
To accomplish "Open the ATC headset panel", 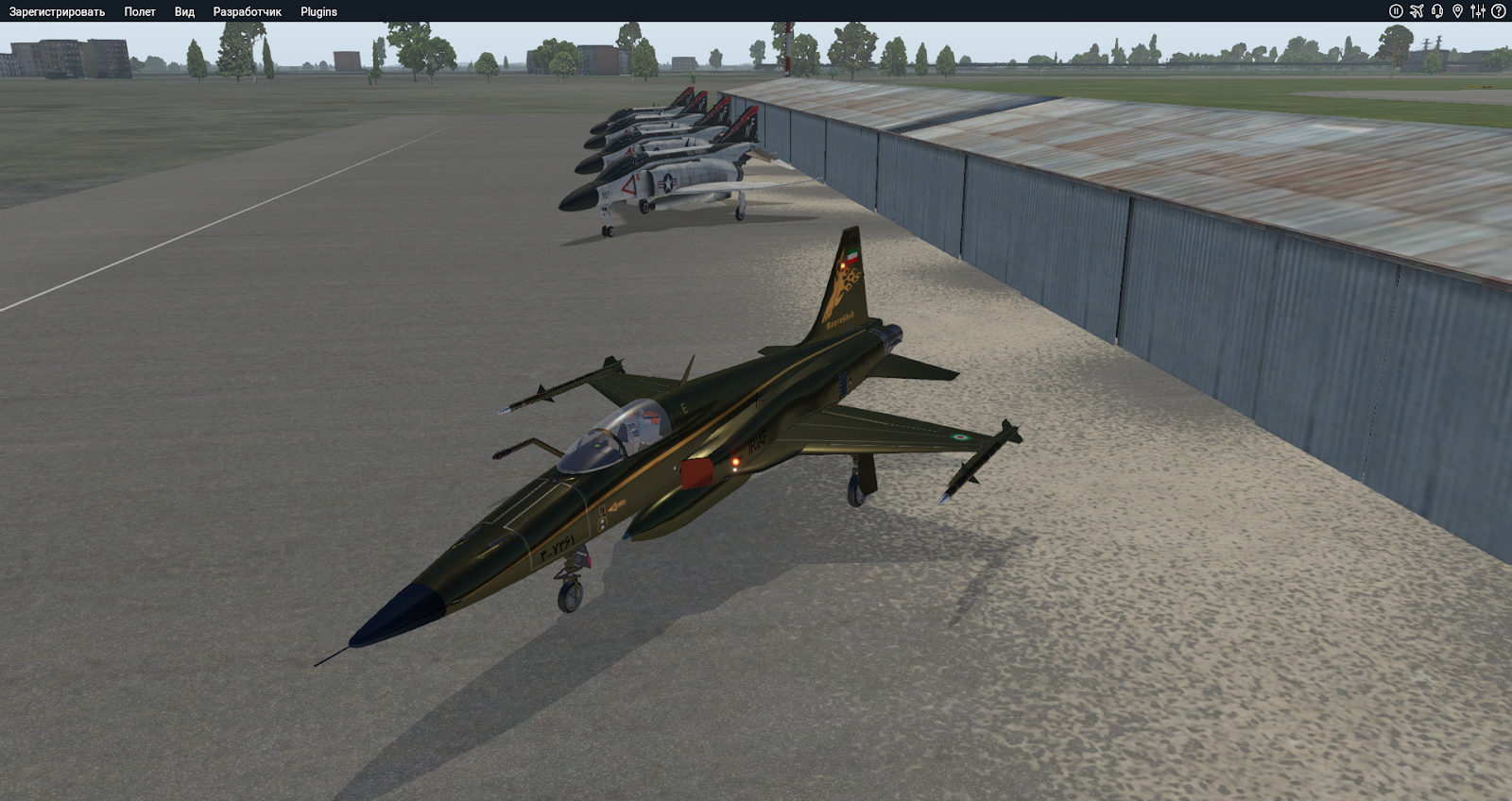I will tap(1437, 10).
